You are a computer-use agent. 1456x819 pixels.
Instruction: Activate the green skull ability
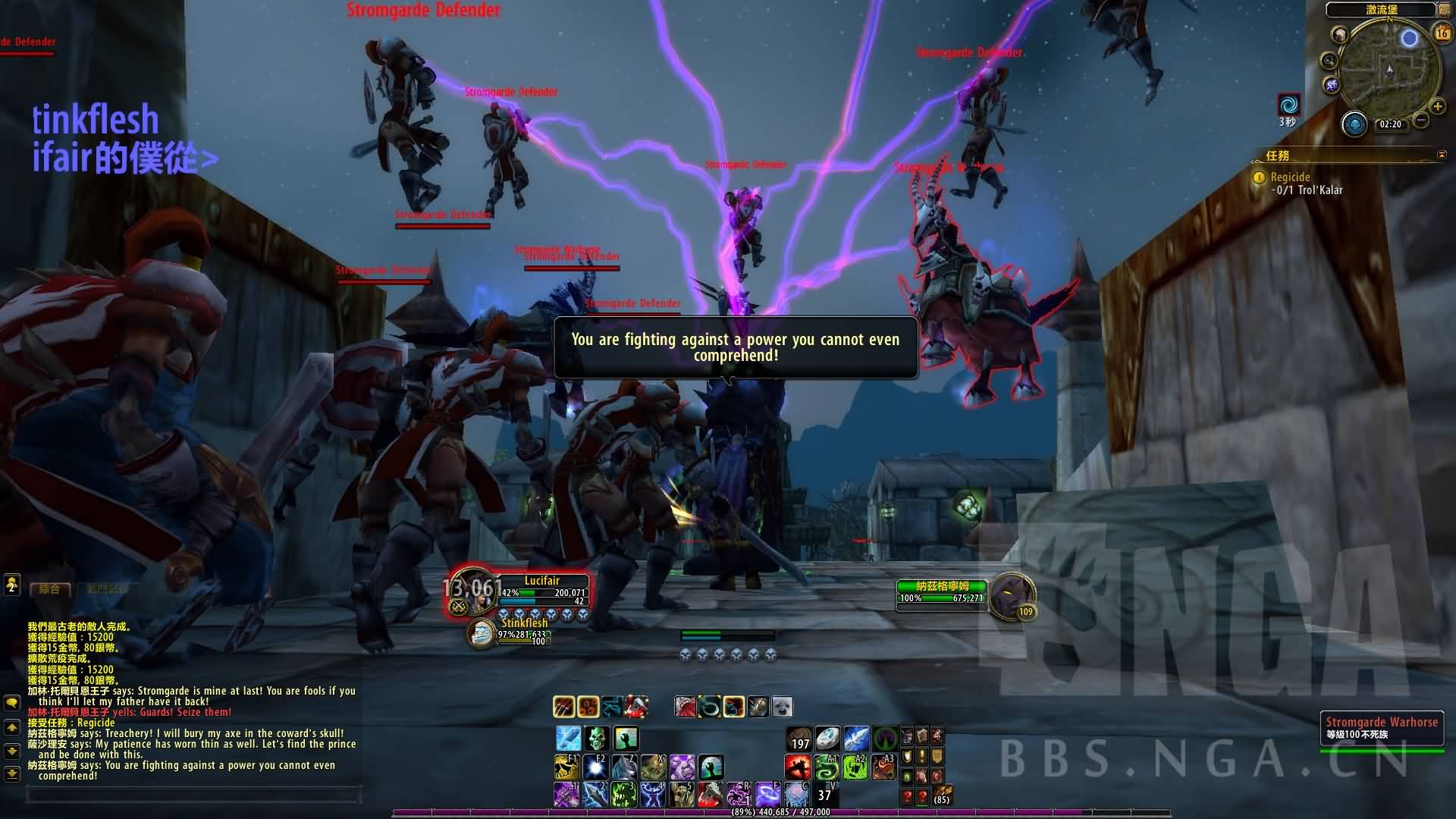pos(597,738)
